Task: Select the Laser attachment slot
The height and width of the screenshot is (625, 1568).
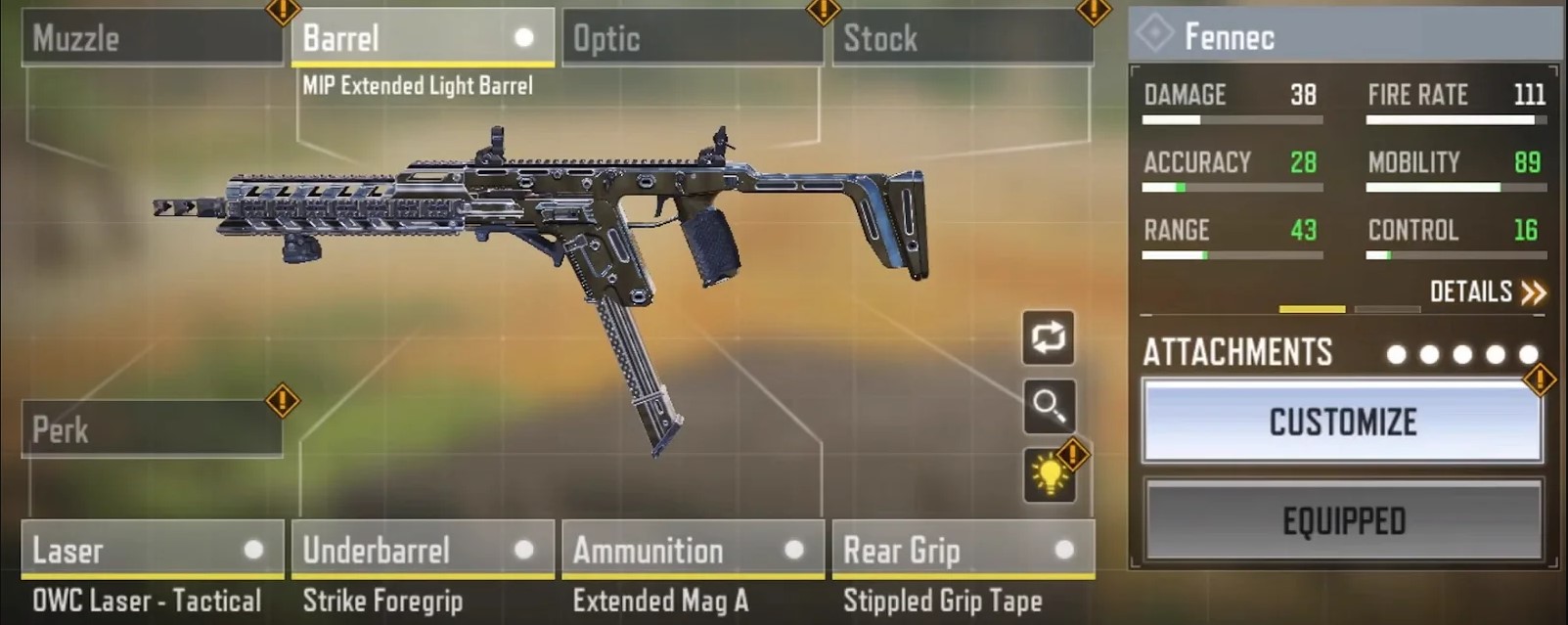Action: click(153, 550)
